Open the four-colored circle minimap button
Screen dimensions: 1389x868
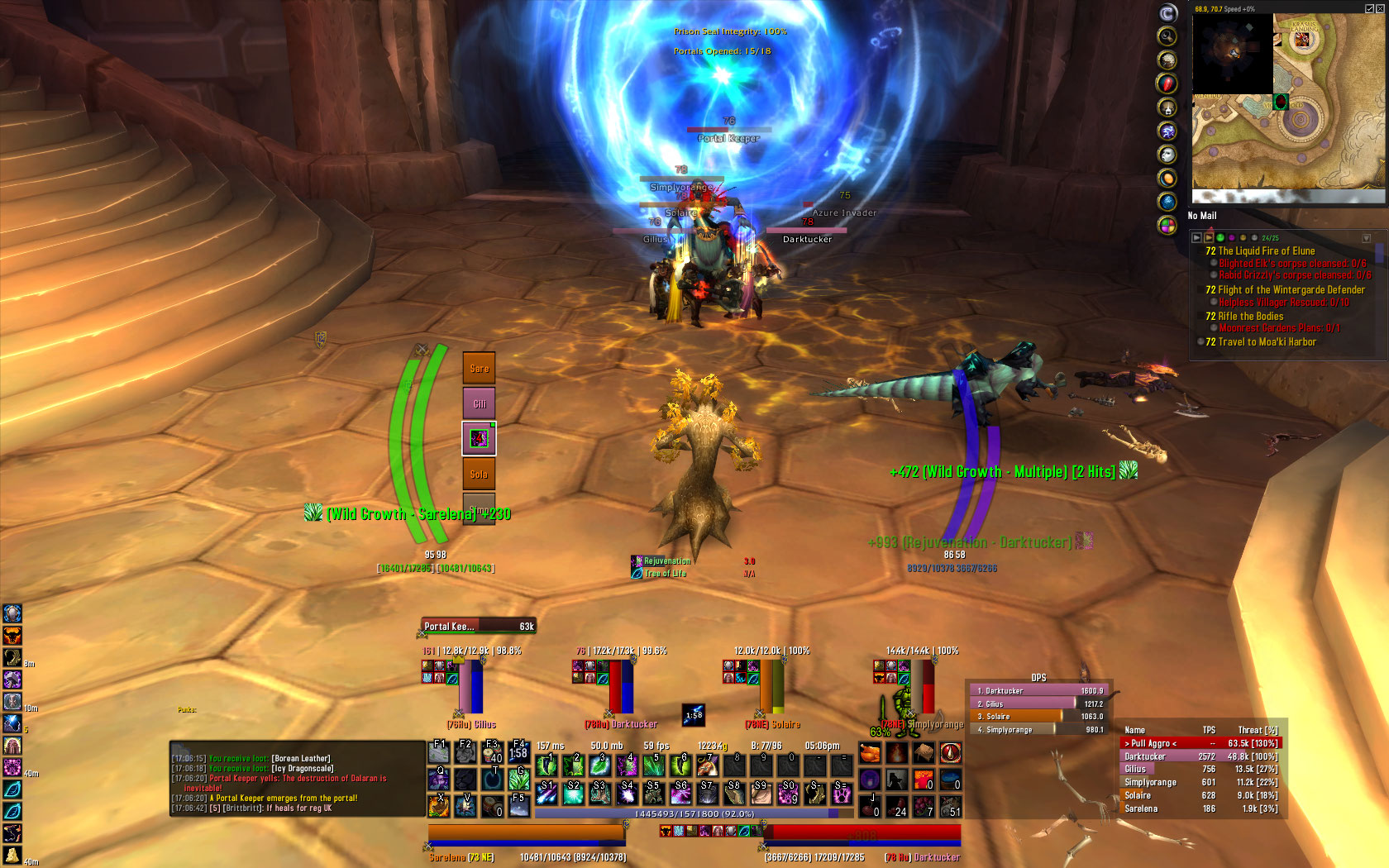click(1167, 225)
